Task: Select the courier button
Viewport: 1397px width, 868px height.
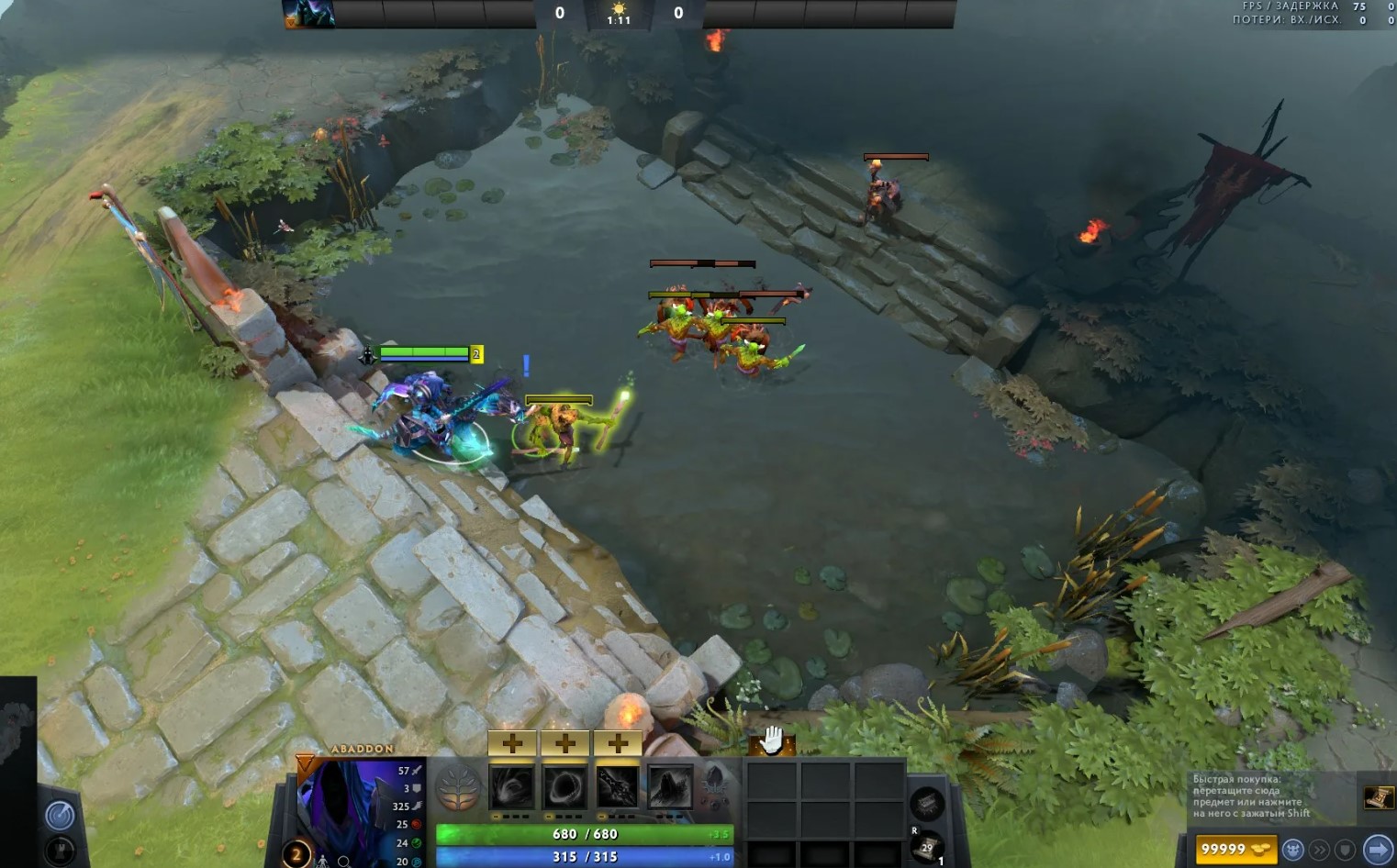Action: point(1293,850)
